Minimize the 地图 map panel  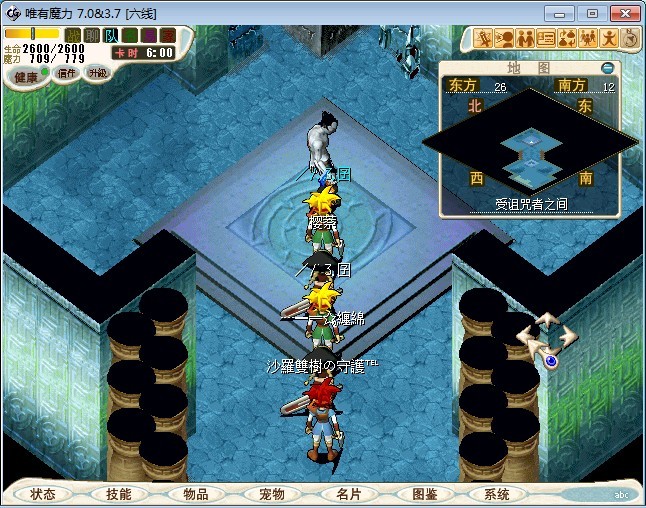pos(609,67)
